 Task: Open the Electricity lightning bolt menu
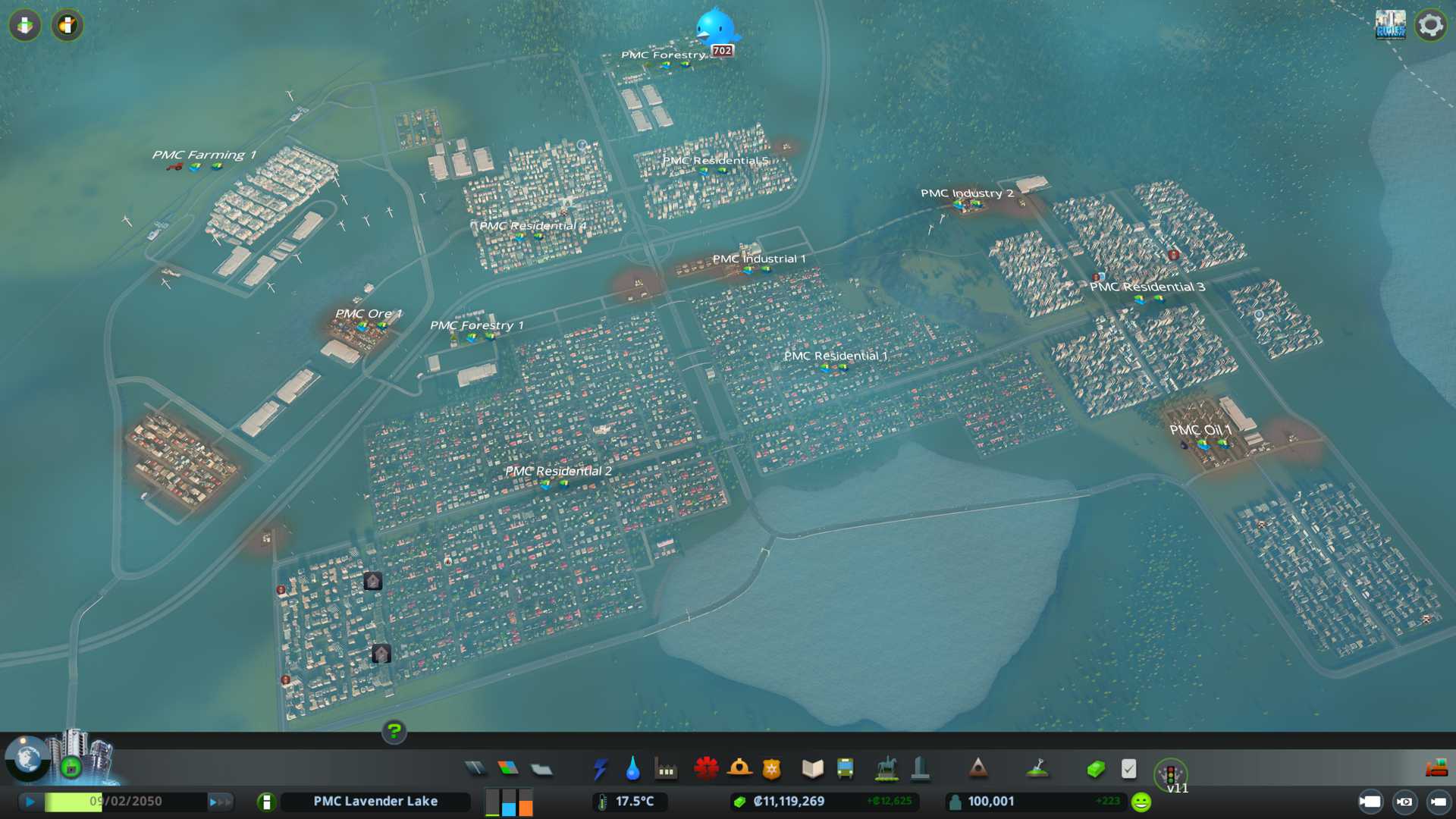[600, 769]
